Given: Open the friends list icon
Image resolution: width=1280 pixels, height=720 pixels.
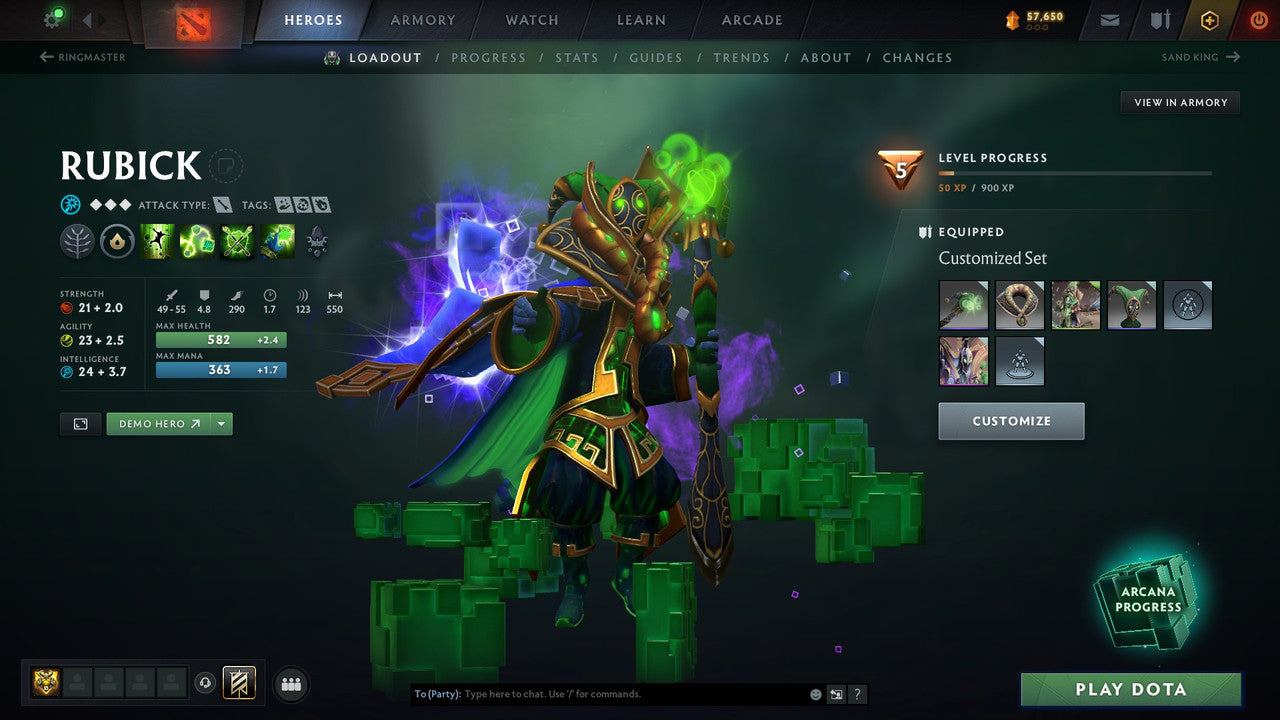Looking at the screenshot, I should (x=290, y=684).
